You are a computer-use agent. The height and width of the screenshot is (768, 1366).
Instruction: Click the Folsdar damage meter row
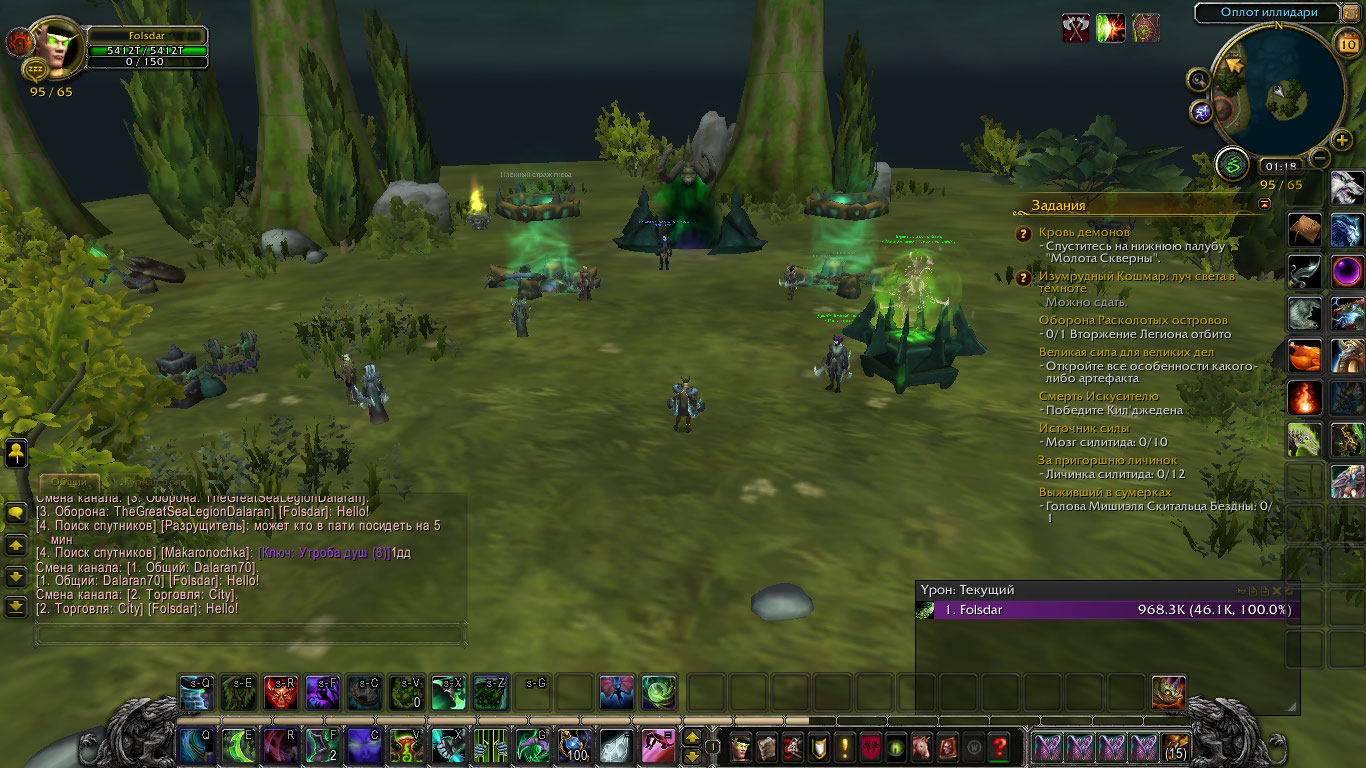pyautogui.click(x=1108, y=610)
